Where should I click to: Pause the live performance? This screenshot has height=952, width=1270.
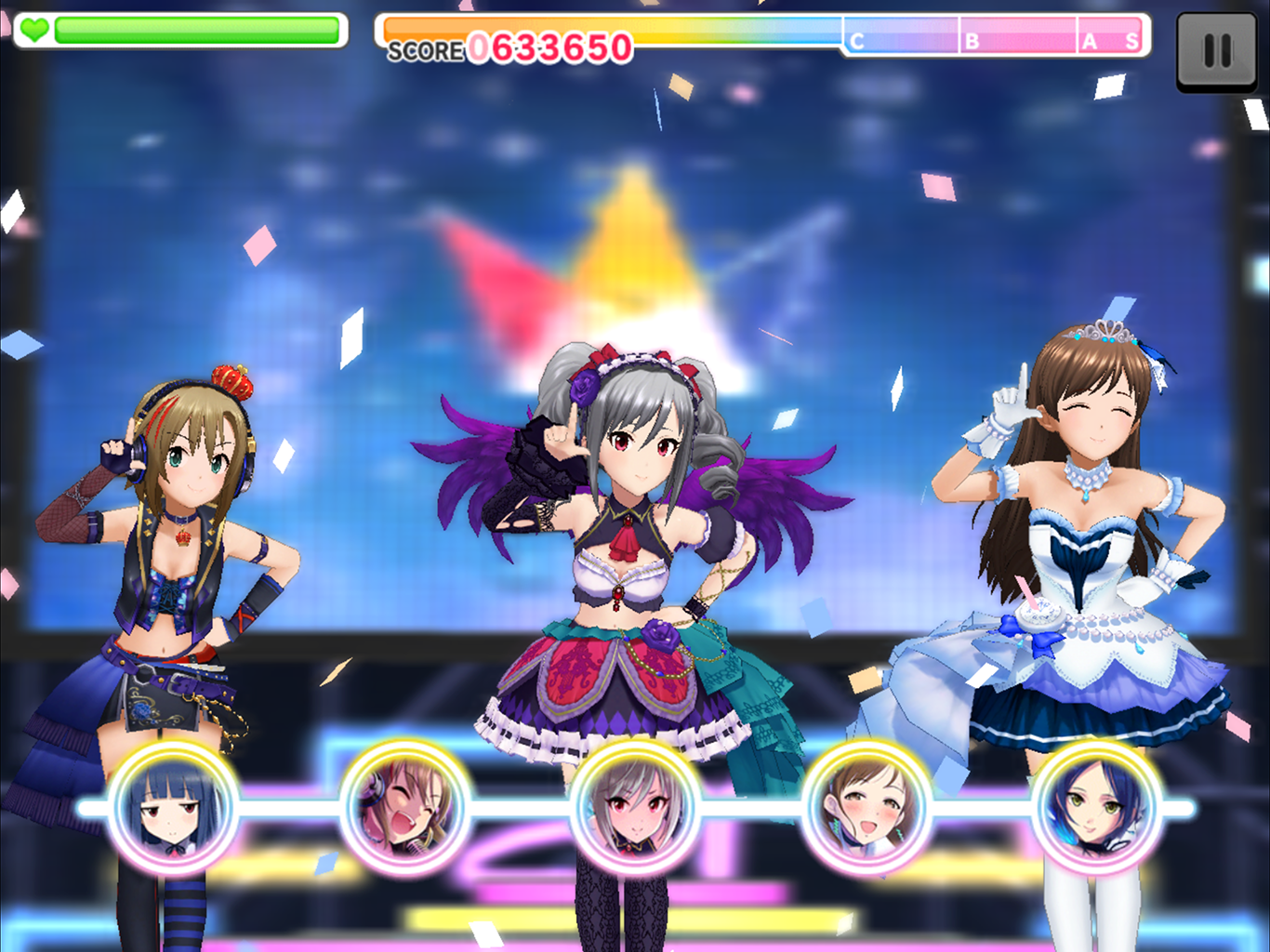click(1216, 50)
